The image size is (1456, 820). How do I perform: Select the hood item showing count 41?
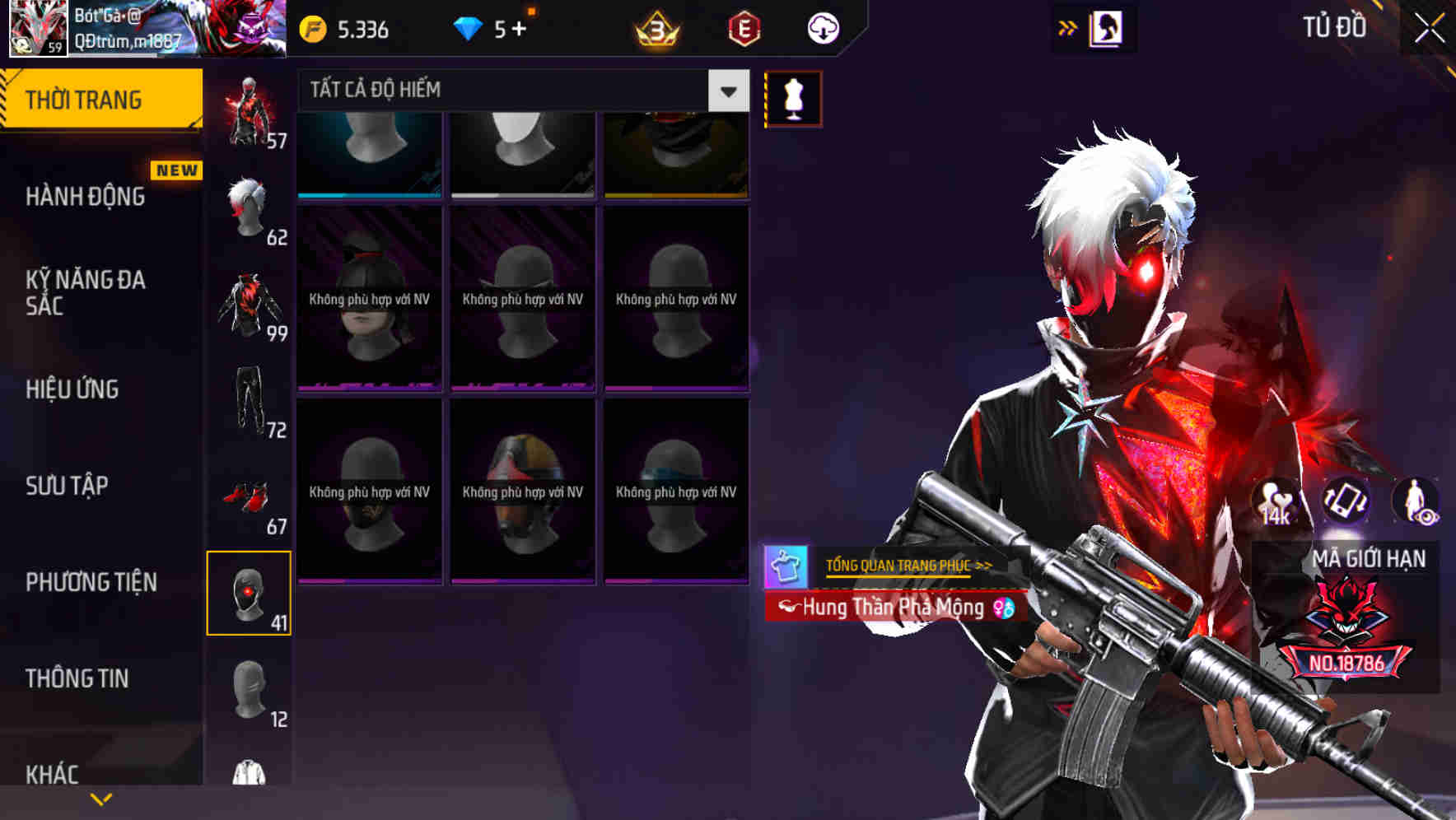coord(250,593)
